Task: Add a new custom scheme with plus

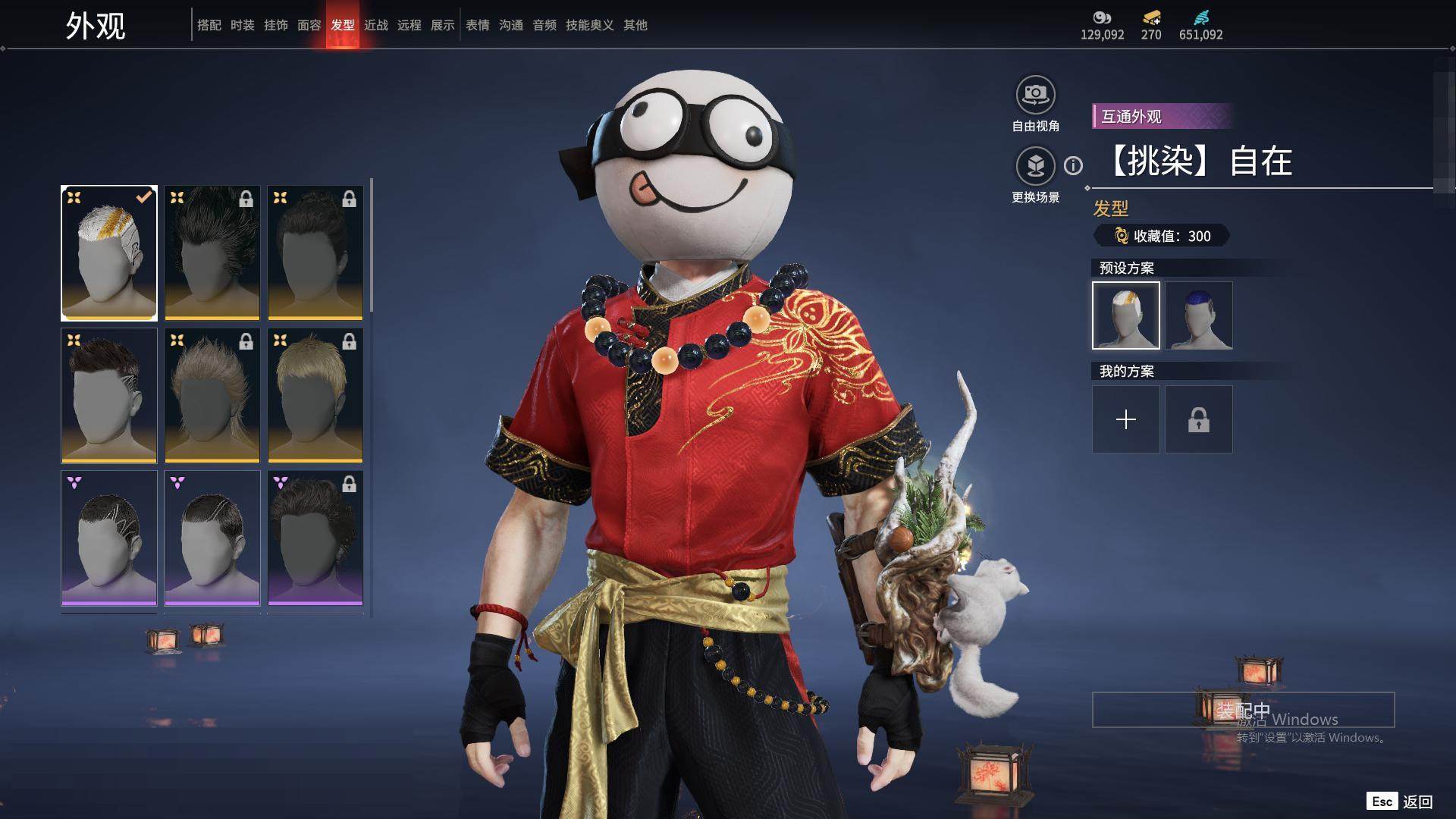Action: pos(1126,419)
